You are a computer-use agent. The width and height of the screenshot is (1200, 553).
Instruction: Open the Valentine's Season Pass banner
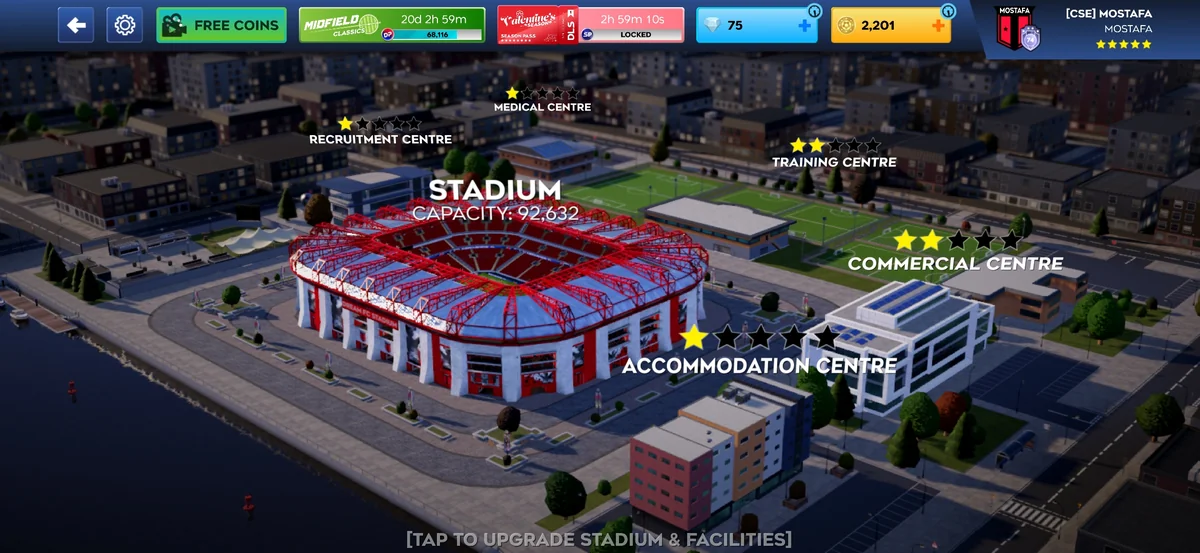tap(590, 25)
